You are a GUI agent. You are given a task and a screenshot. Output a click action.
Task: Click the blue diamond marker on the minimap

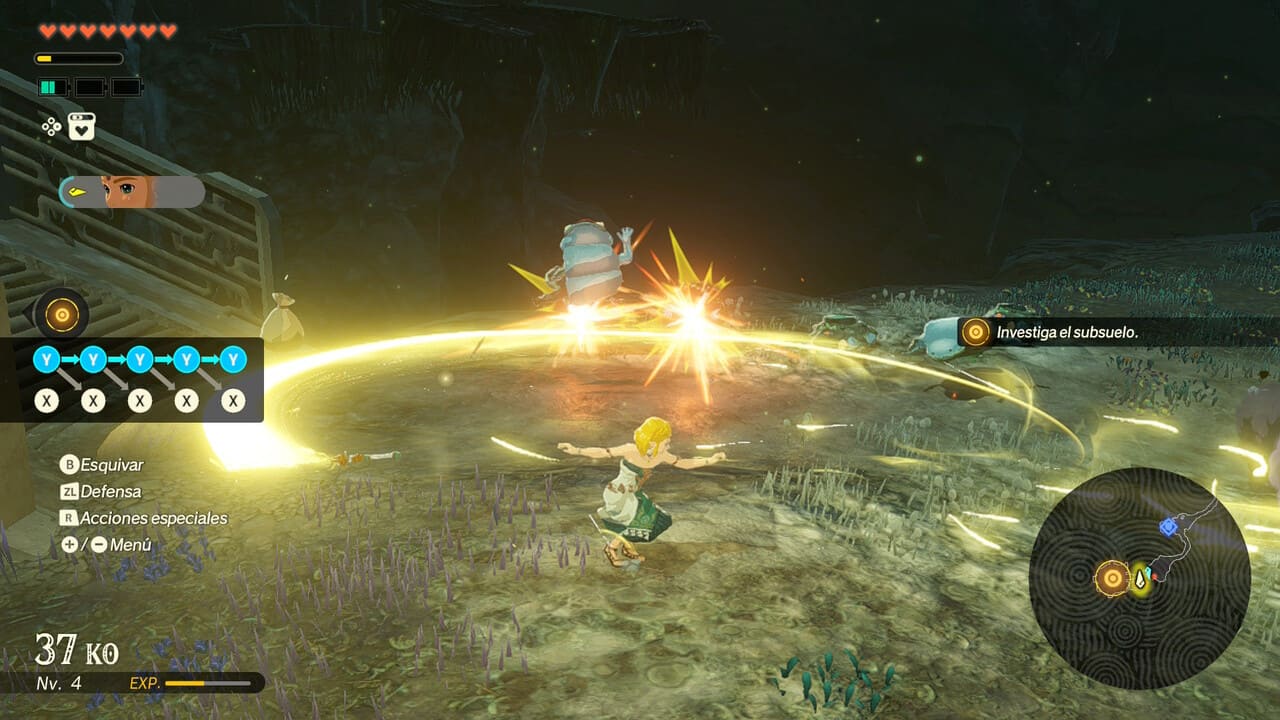click(1167, 526)
